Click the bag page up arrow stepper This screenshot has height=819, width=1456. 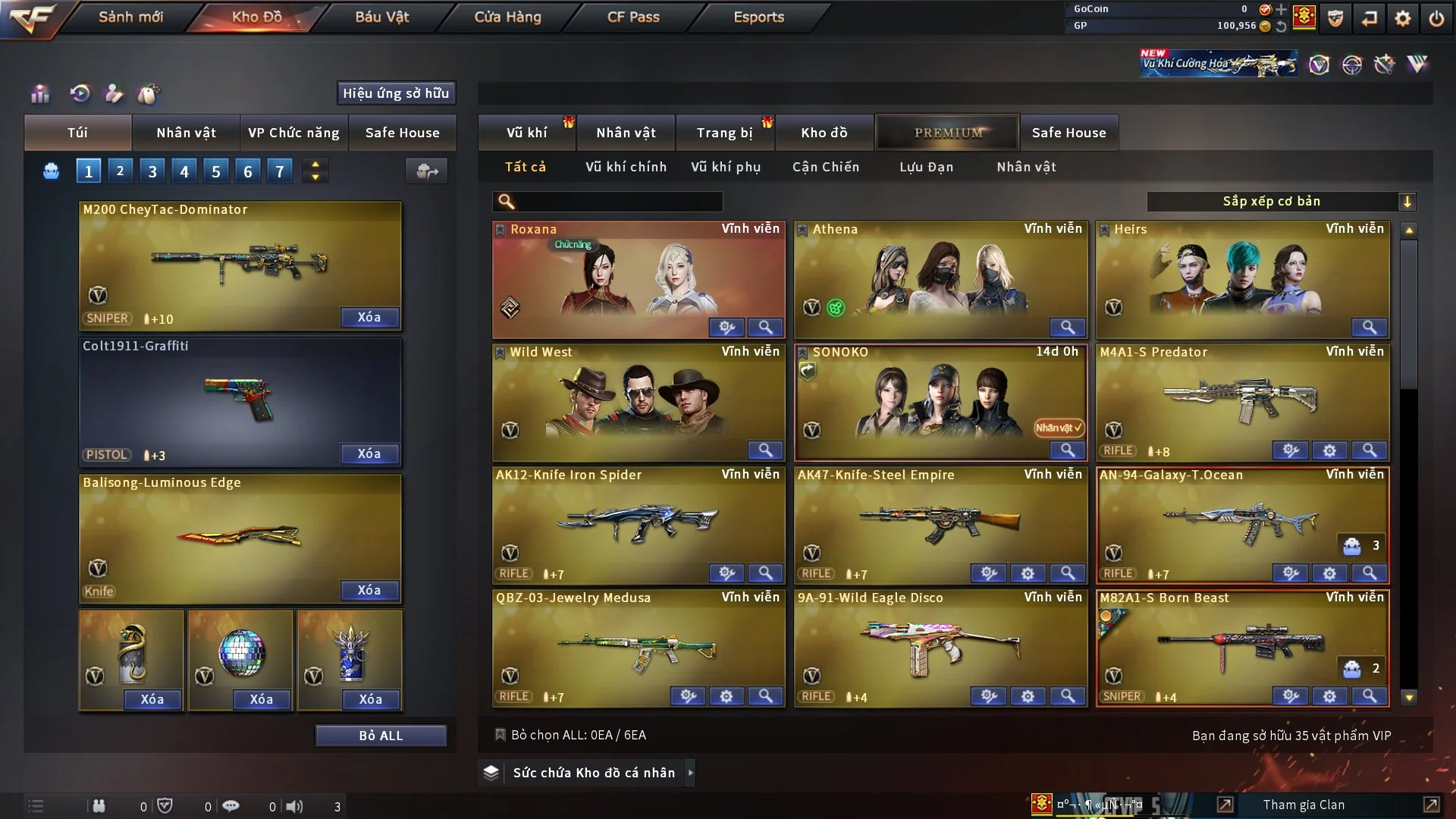point(315,164)
